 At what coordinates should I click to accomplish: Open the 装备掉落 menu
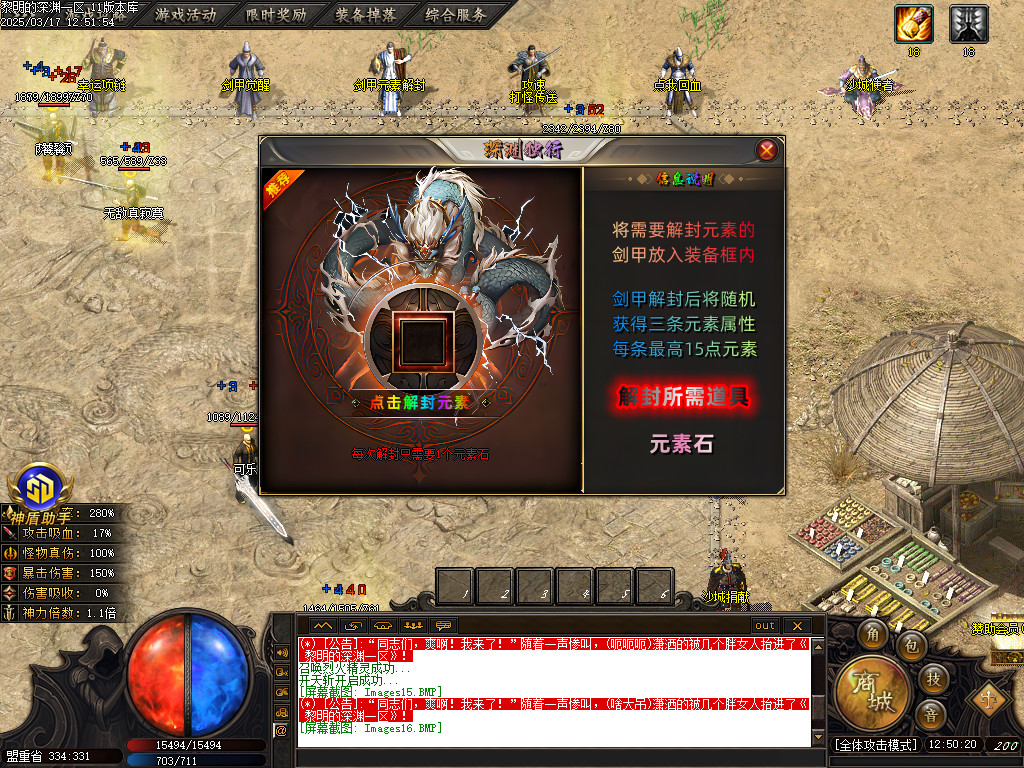click(x=364, y=14)
